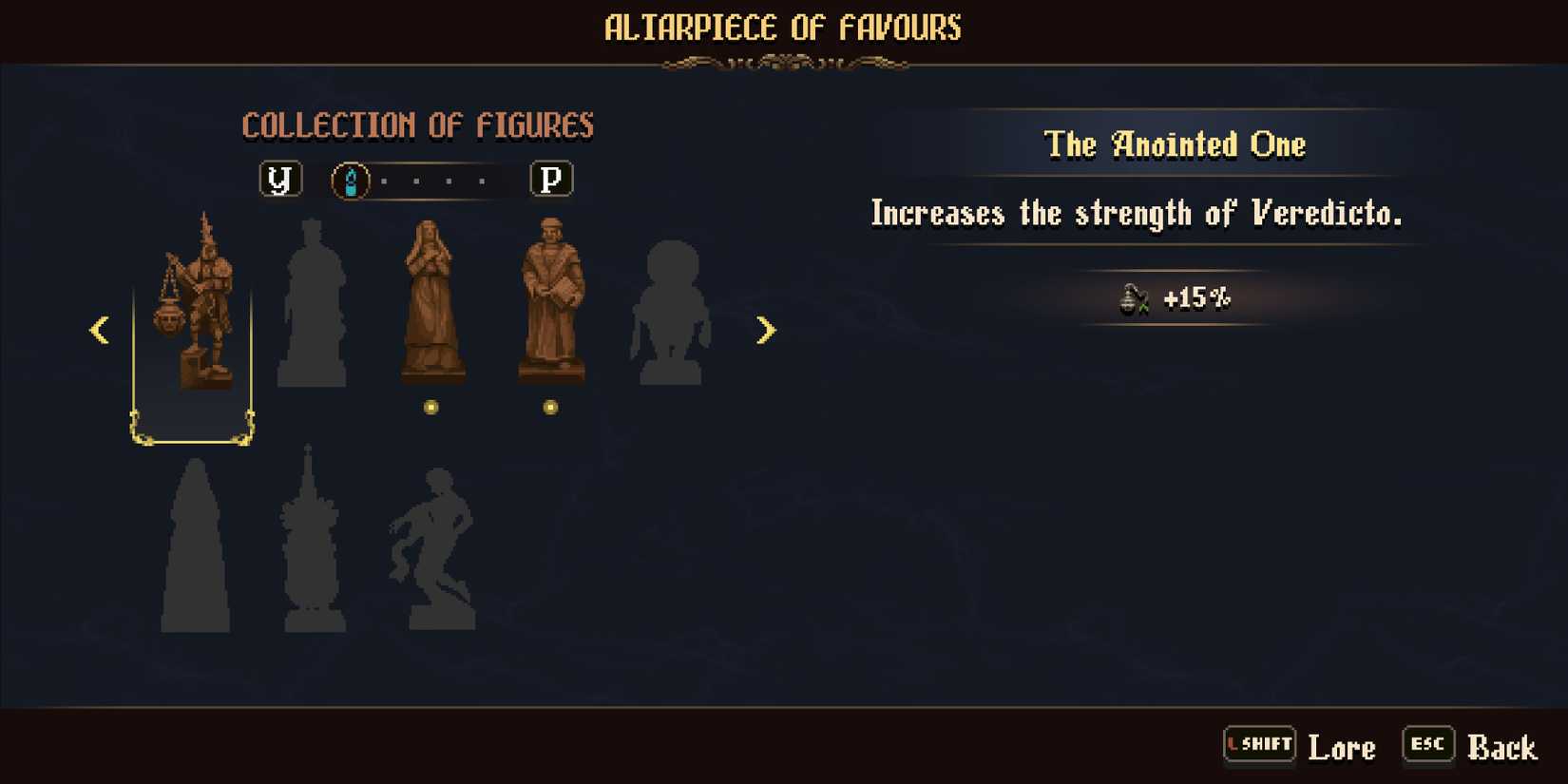This screenshot has height=784, width=1568.
Task: Open the previous figures page with left arrow
Action: pyautogui.click(x=100, y=330)
